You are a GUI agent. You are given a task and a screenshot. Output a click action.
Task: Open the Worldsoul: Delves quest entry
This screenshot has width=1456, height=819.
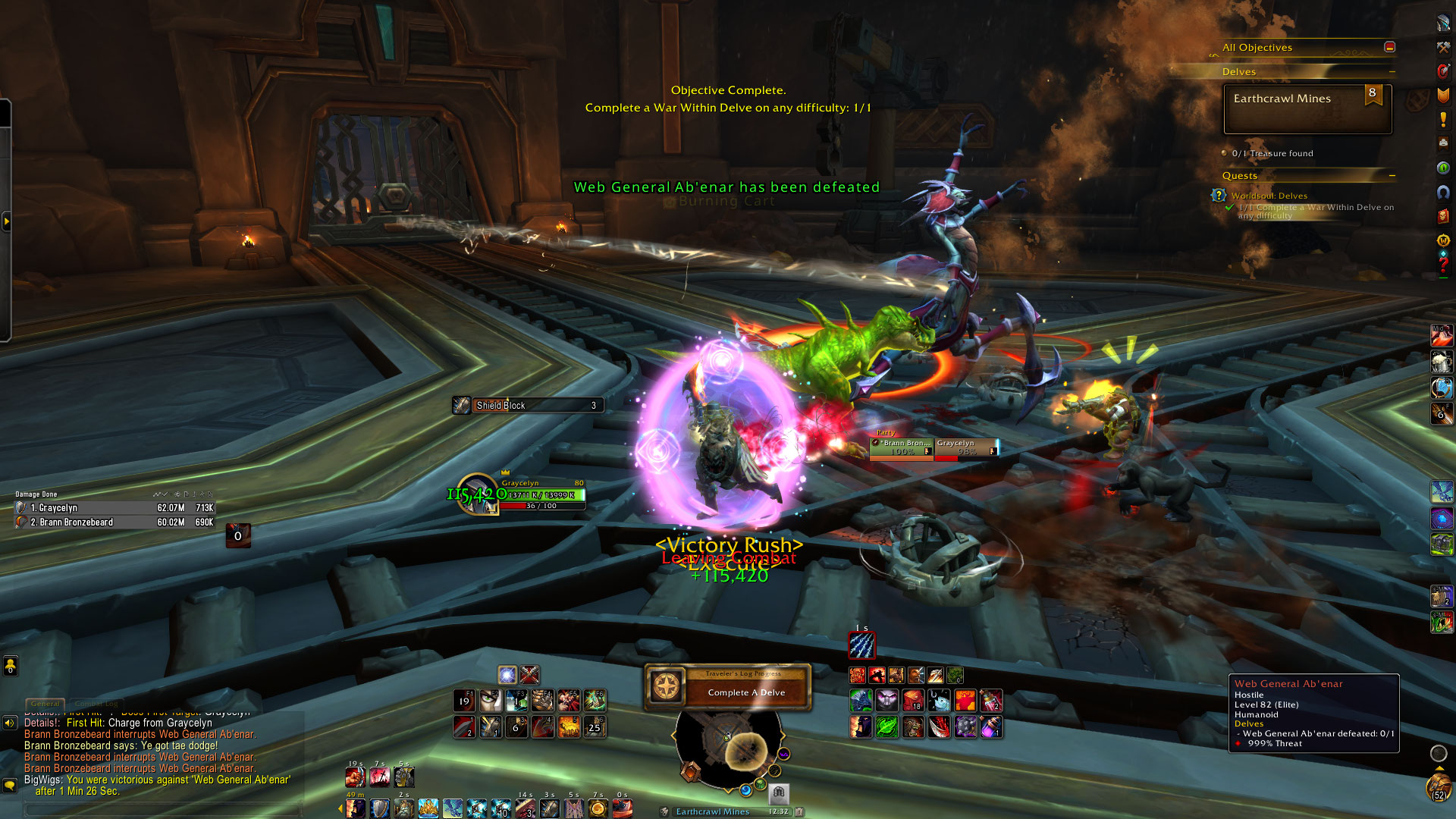point(1269,196)
